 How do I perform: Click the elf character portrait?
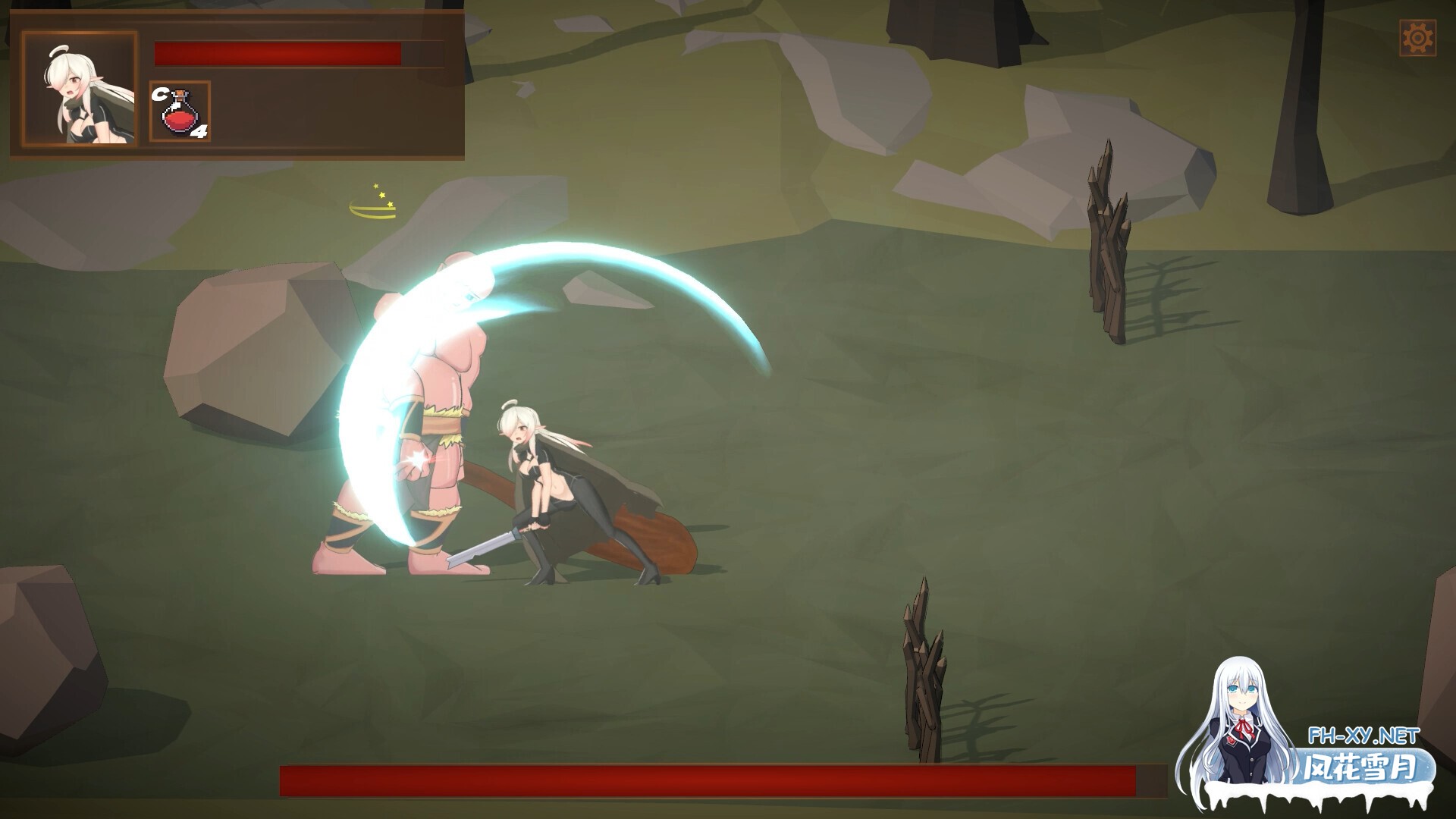click(80, 89)
